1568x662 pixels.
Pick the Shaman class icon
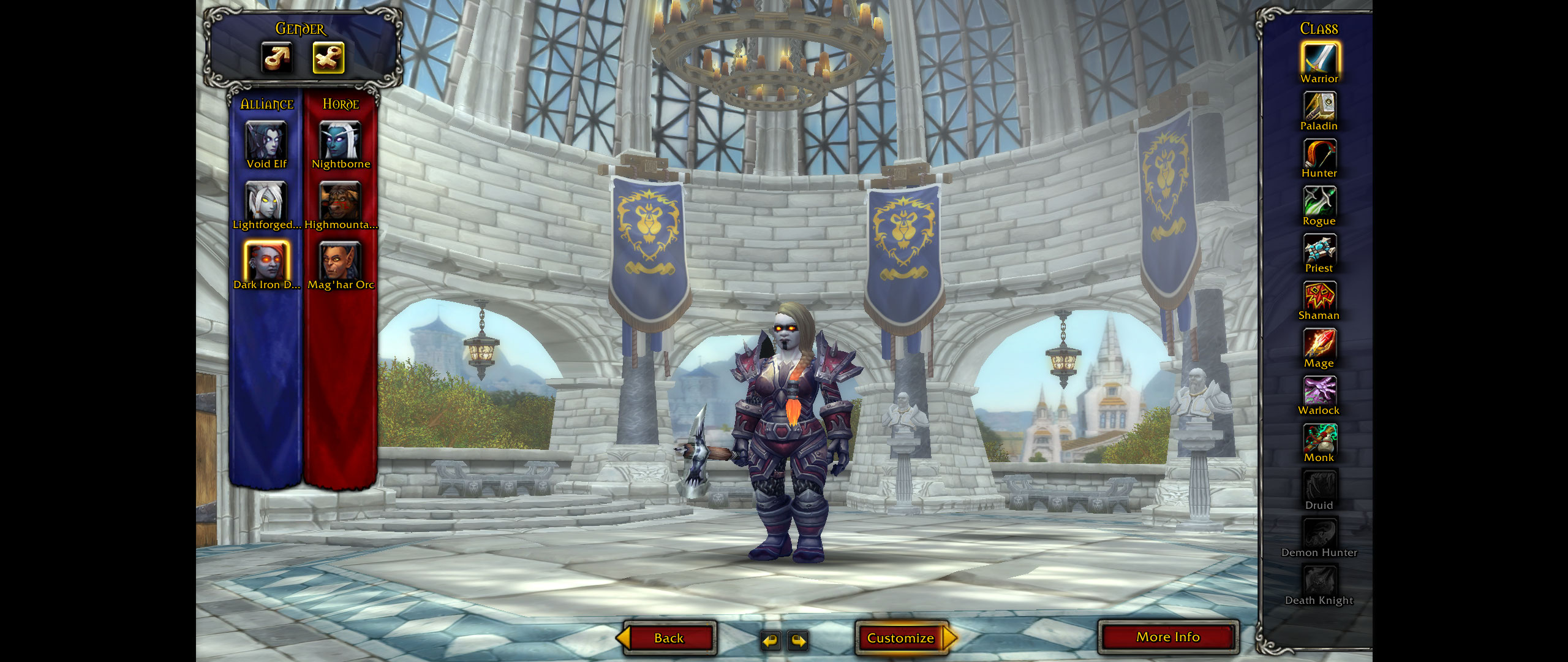click(1319, 296)
